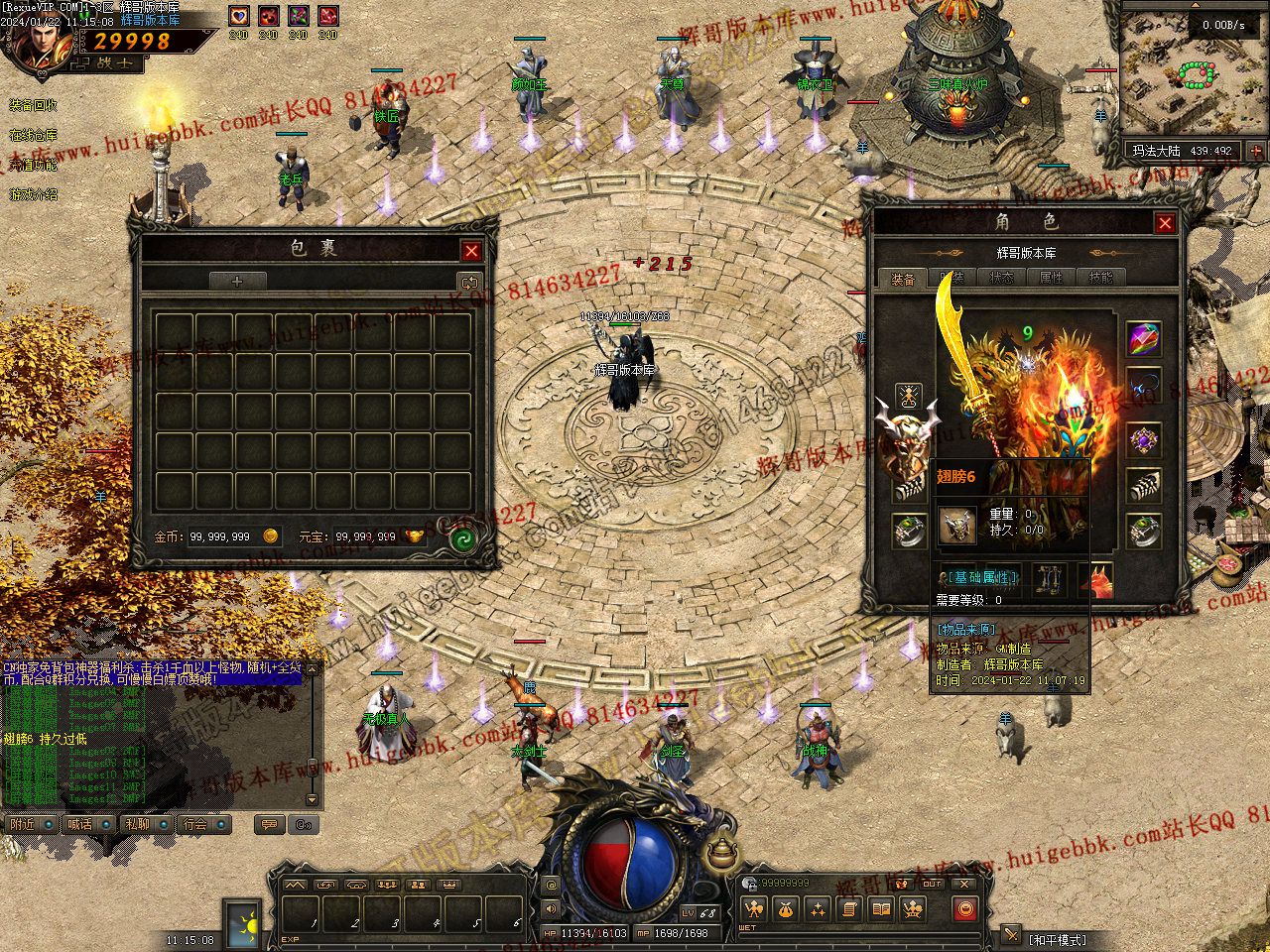Close the 角色 character window

coord(1165,223)
